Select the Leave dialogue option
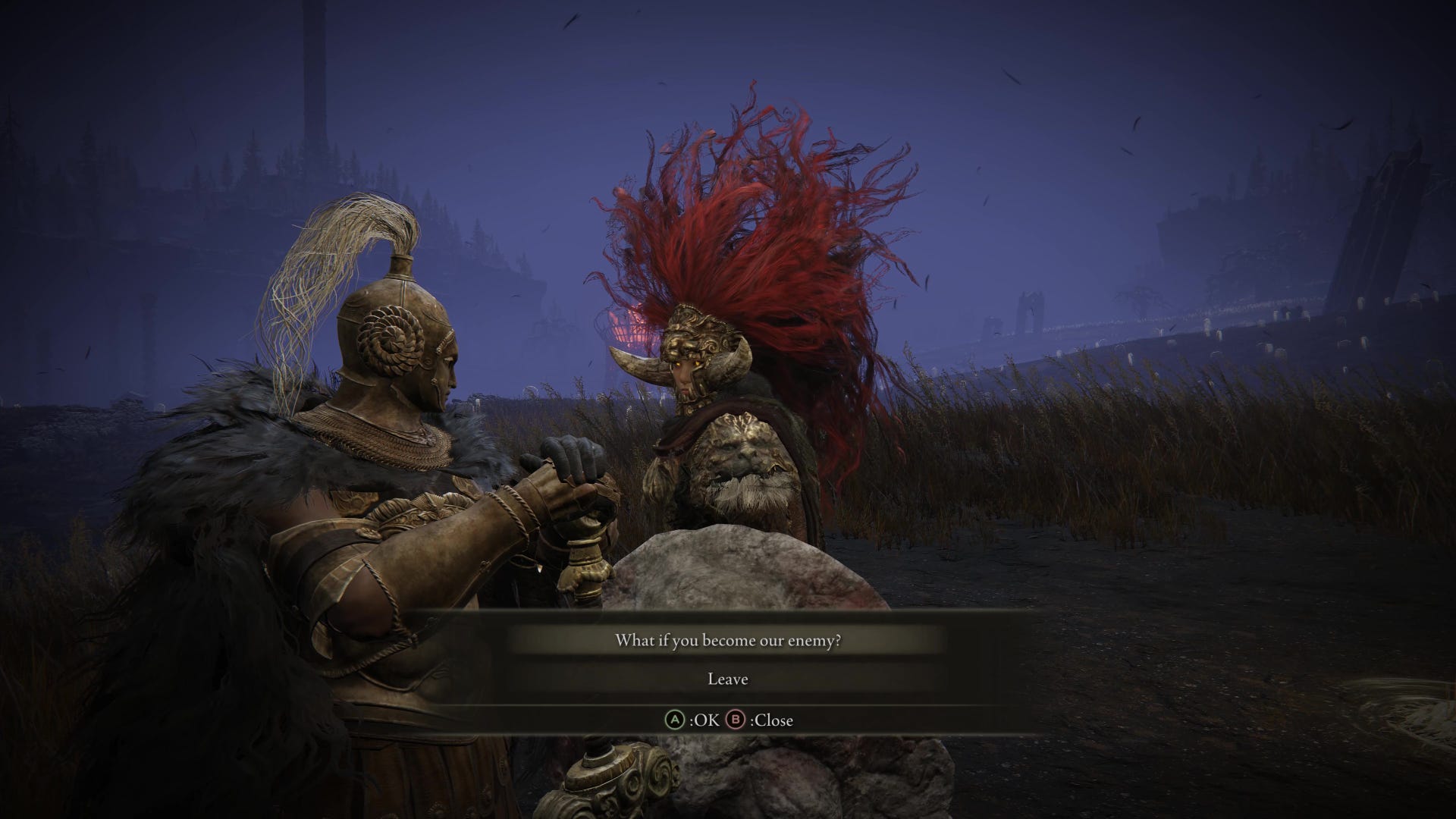The image size is (1456, 819). tap(727, 679)
